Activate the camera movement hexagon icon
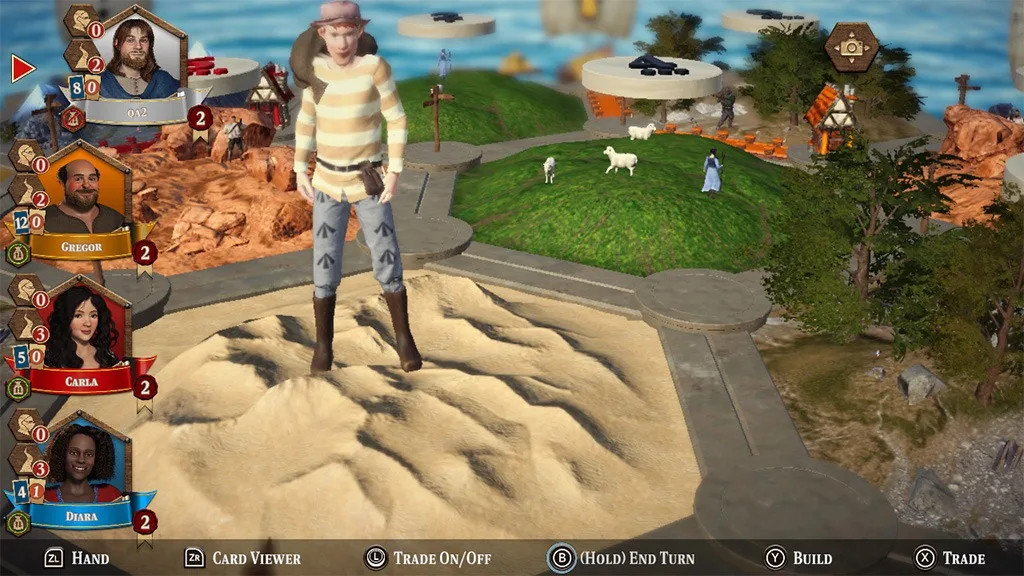This screenshot has height=576, width=1024. point(852,46)
